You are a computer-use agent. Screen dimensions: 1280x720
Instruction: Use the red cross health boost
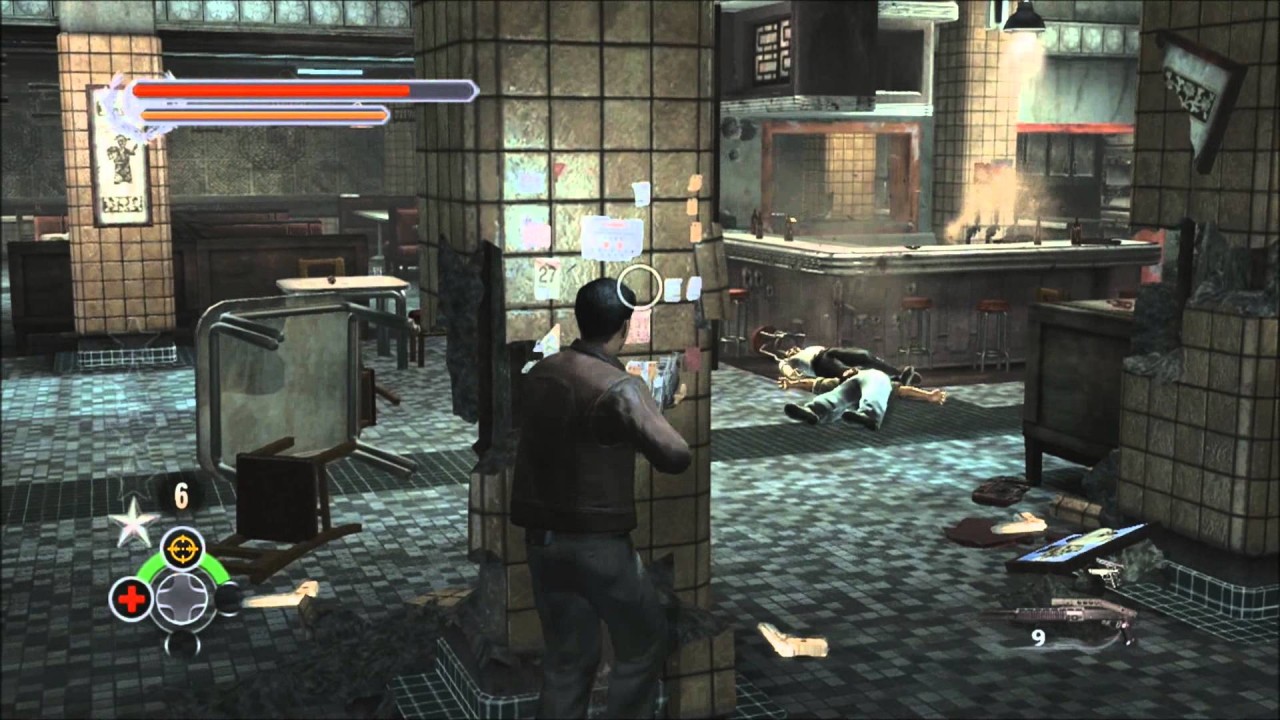pos(130,598)
